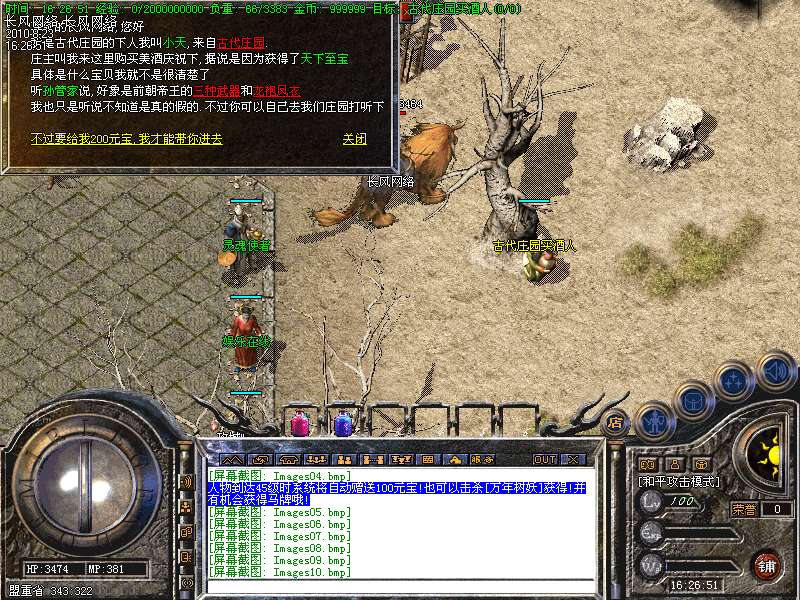Open the skills sparkle round button
The width and height of the screenshot is (800, 600).
pyautogui.click(x=735, y=381)
